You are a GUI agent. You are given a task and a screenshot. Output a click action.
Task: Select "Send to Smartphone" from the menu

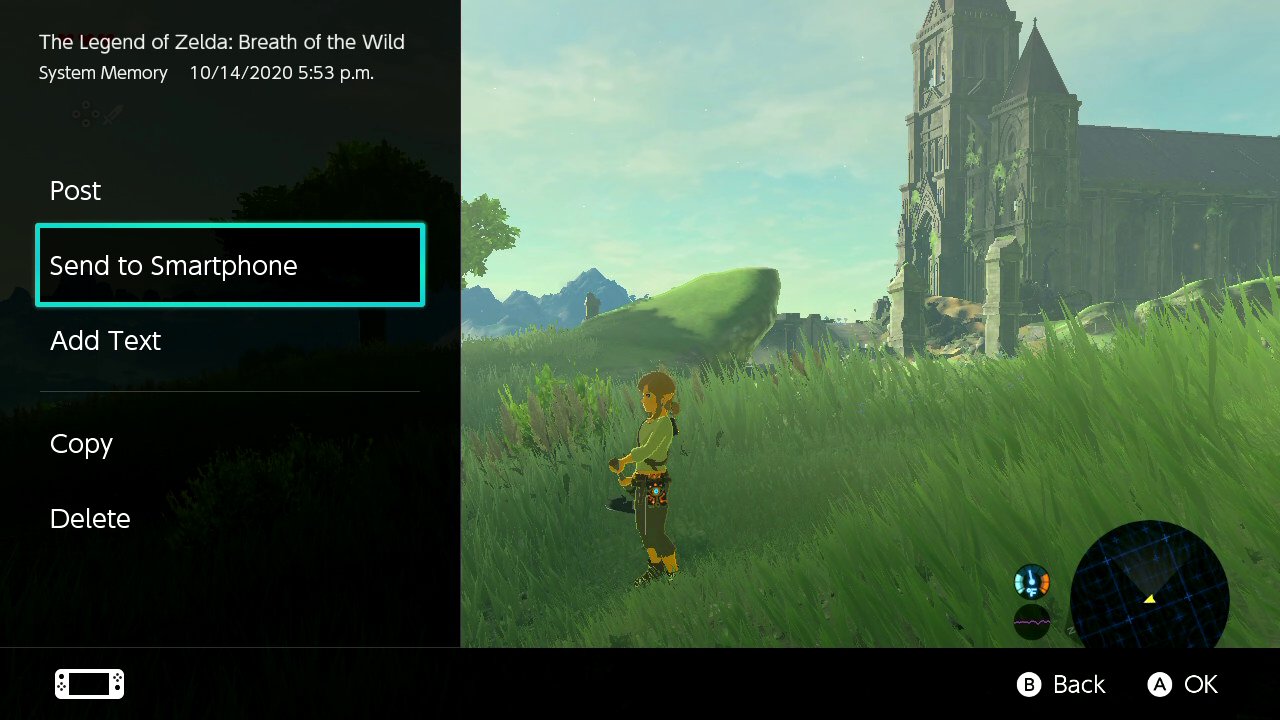tap(174, 265)
